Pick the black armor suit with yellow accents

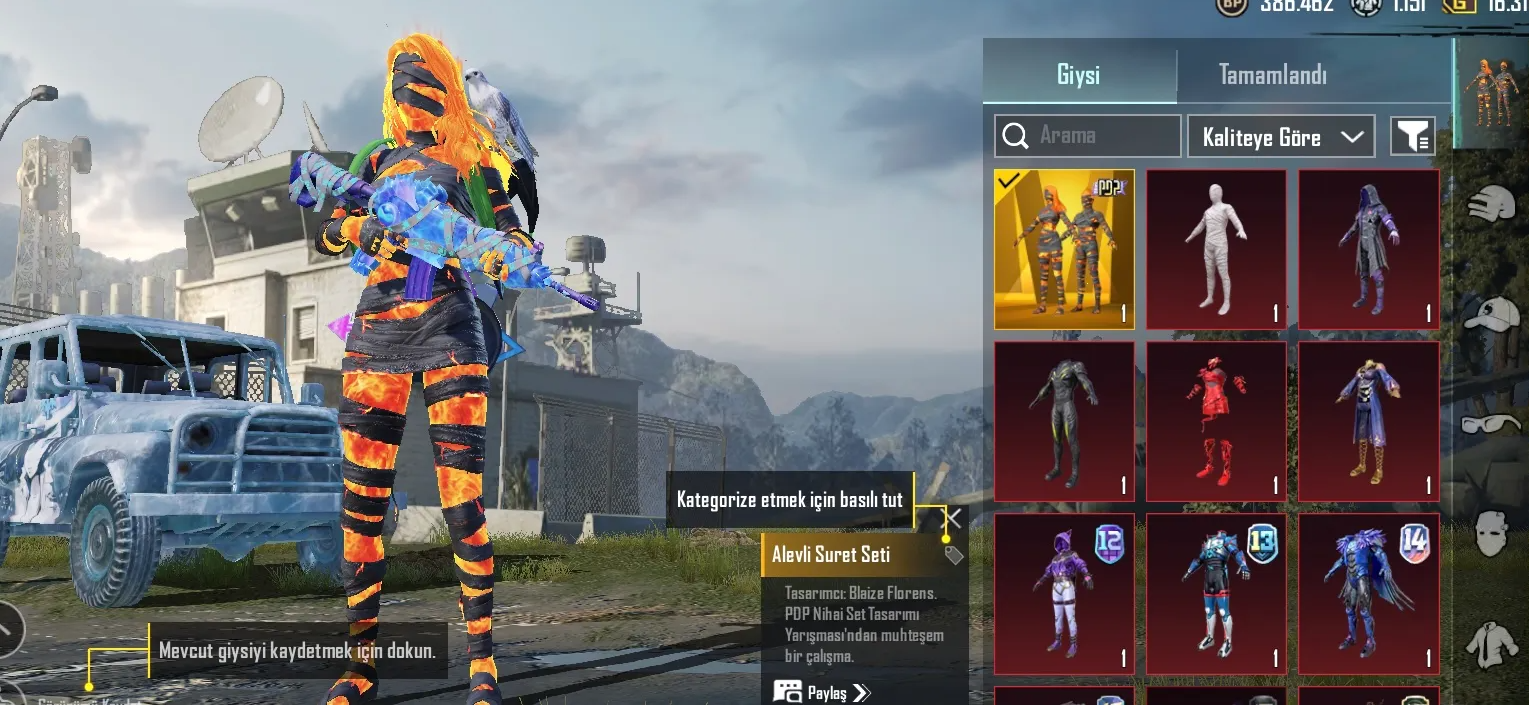pos(1064,421)
